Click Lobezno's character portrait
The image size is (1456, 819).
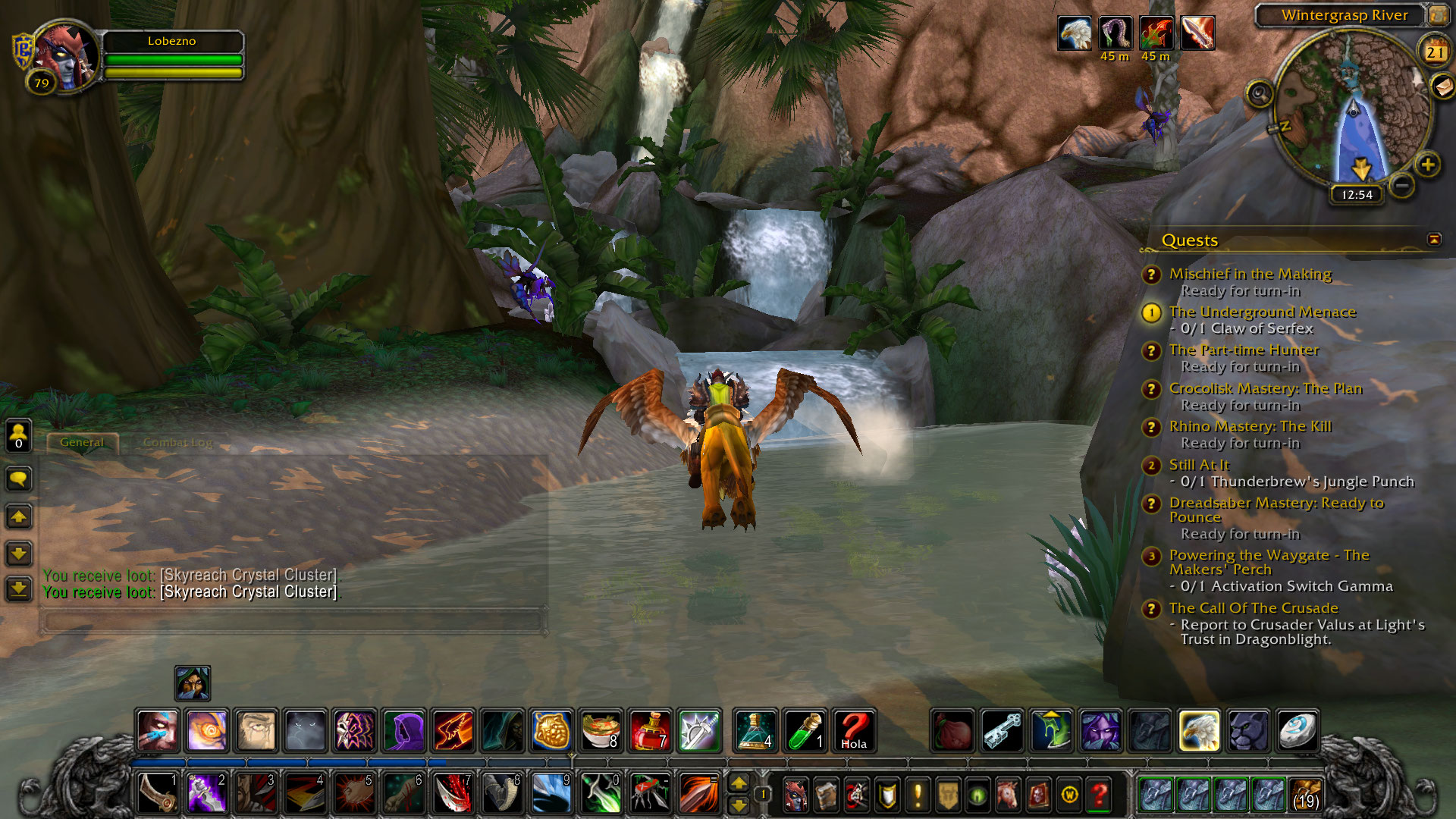[x=64, y=57]
